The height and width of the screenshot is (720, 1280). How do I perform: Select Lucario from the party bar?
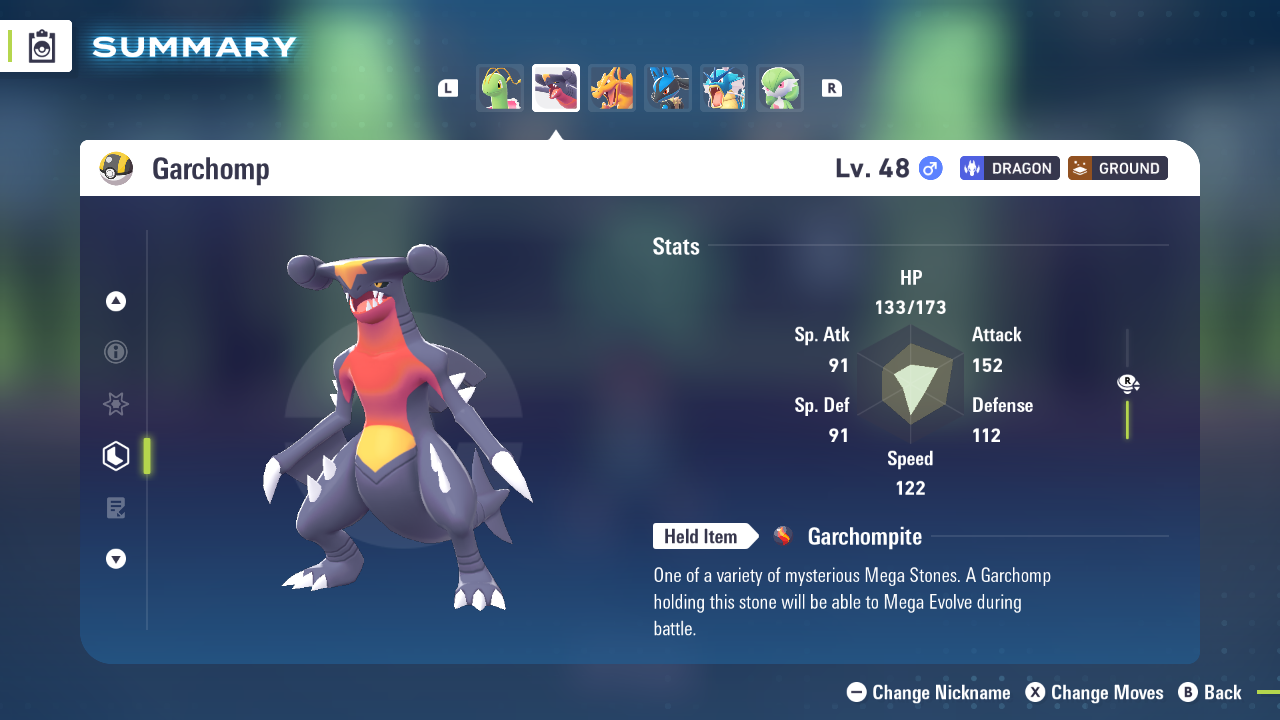tap(667, 88)
